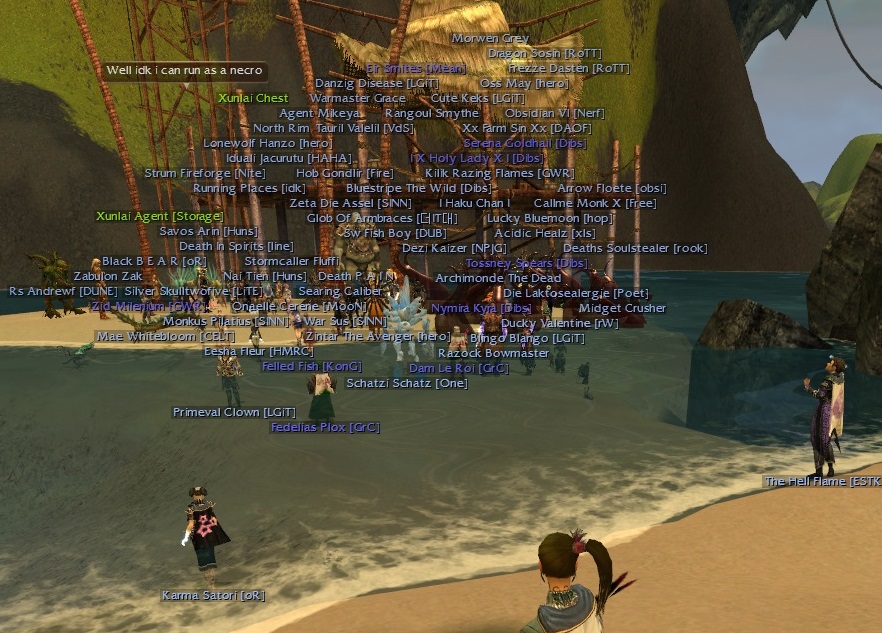
Task: Select player Karma Satori [oR] name tag
Action: [x=213, y=596]
